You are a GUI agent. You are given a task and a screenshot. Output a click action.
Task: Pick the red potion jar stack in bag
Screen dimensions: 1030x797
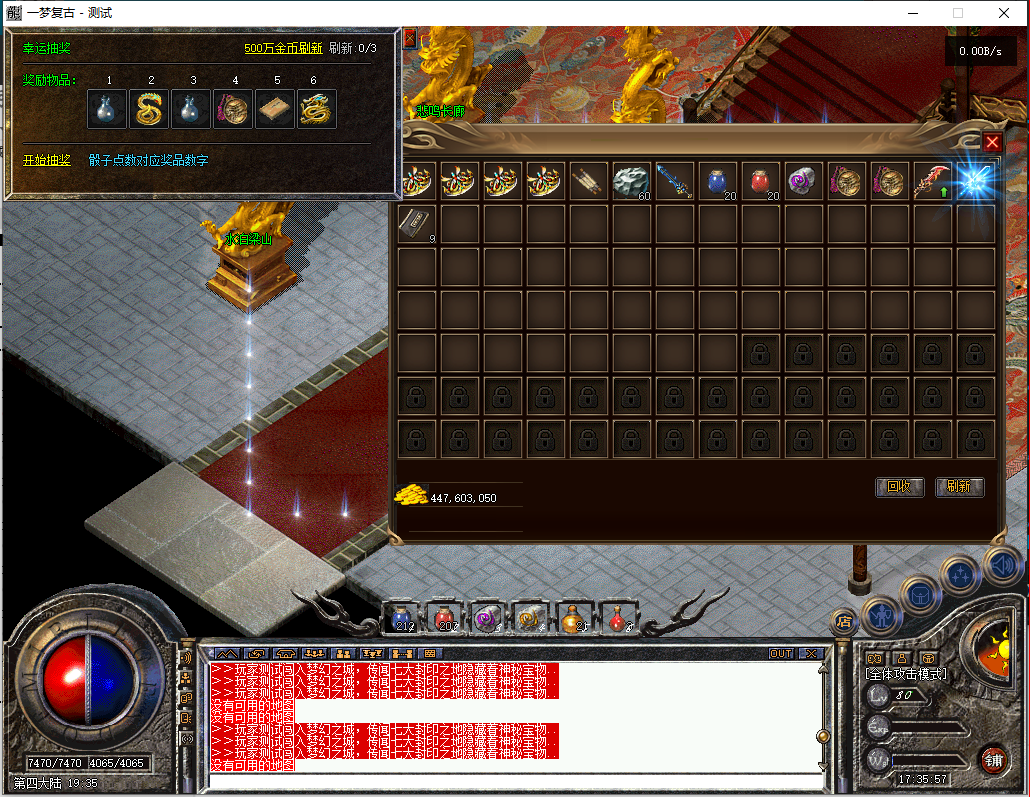(760, 182)
